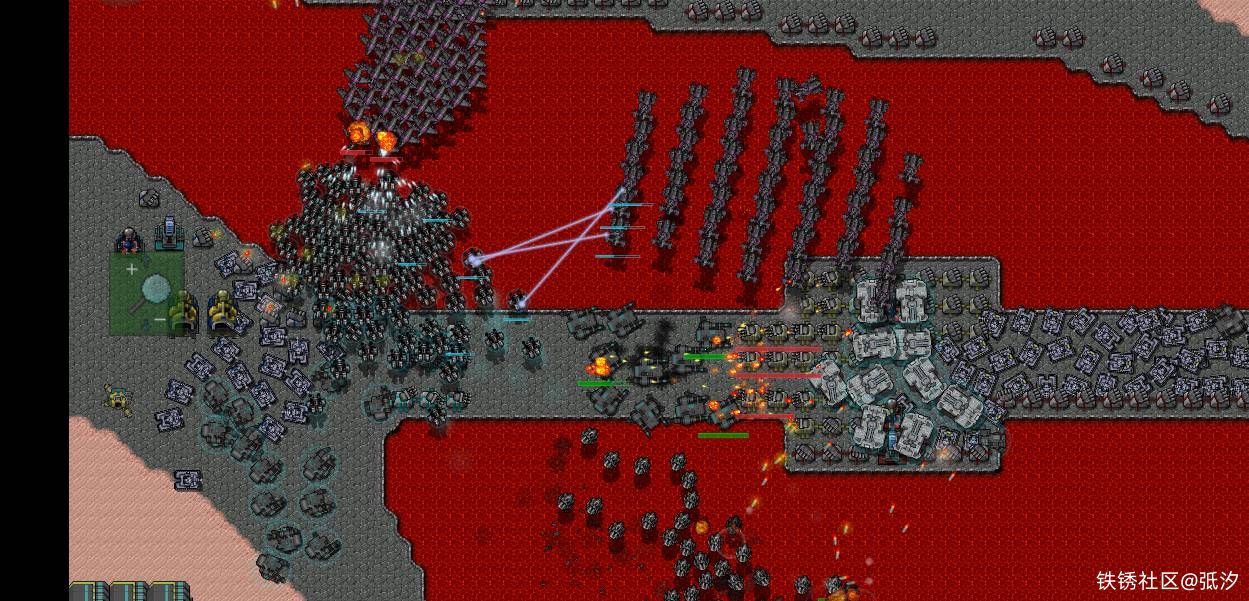
Task: Zoom out with the minus button
Action: pos(160,320)
